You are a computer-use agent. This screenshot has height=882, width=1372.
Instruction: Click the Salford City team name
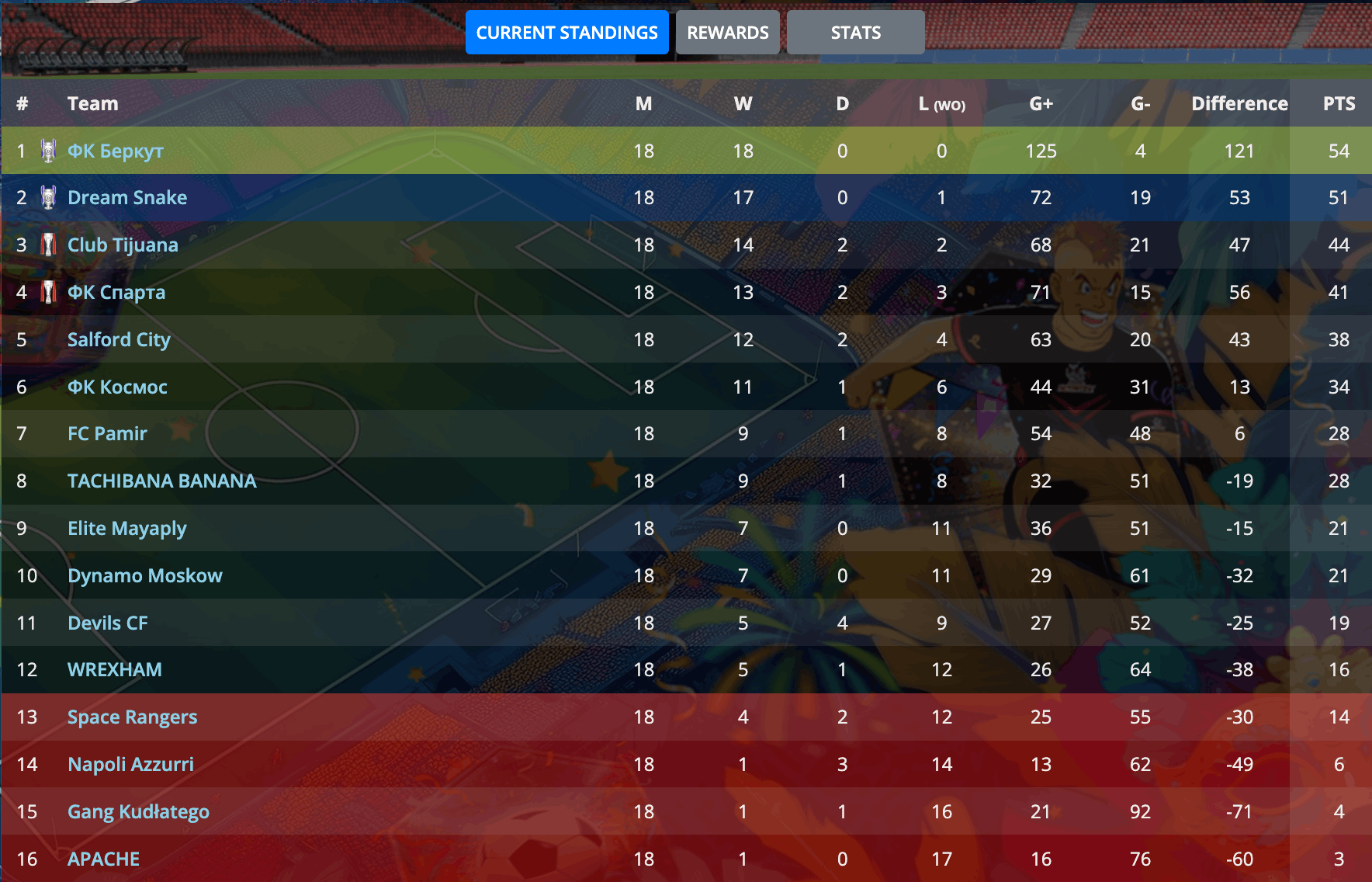[119, 340]
